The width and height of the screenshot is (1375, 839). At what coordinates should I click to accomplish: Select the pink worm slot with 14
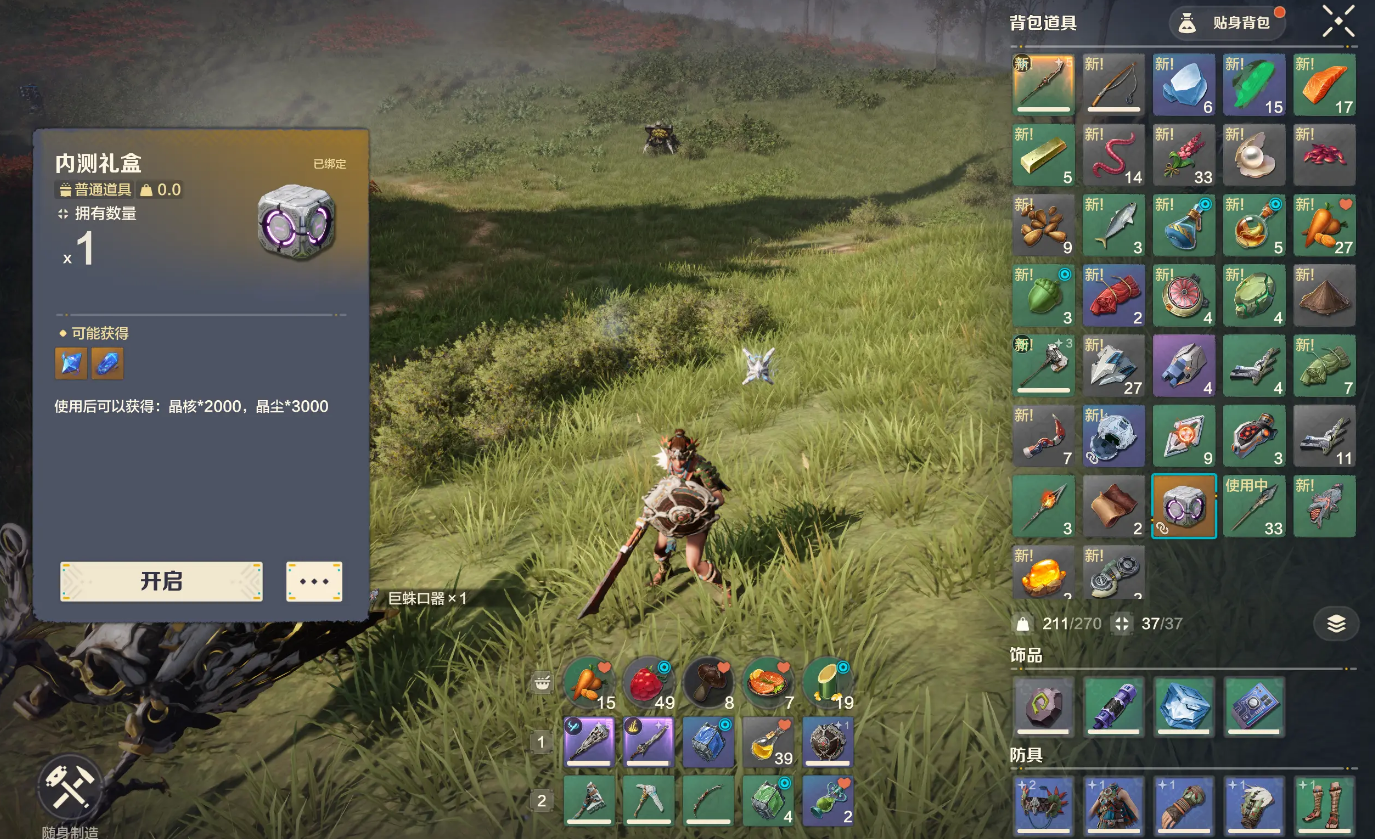[x=1114, y=155]
